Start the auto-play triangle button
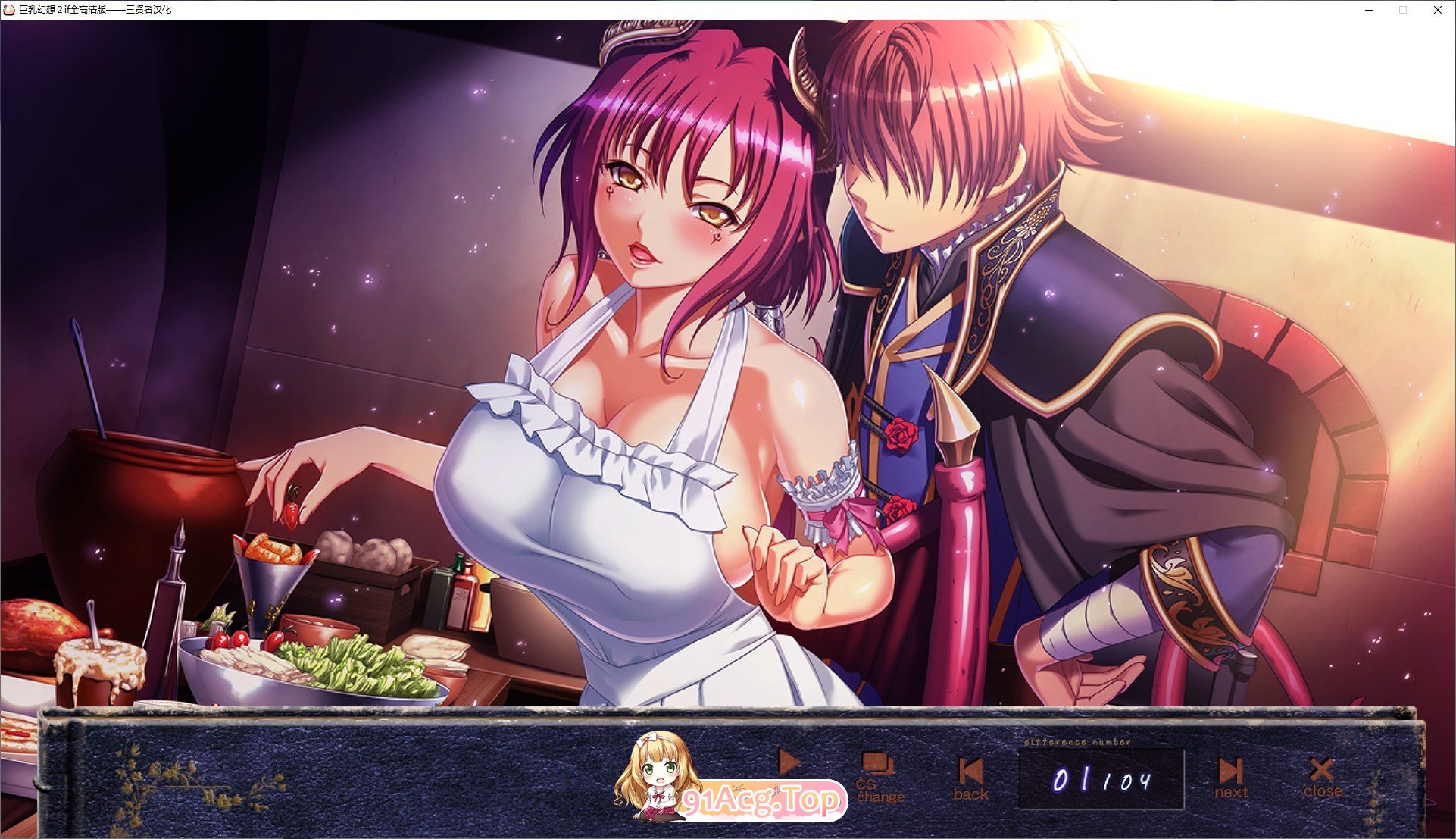The image size is (1456, 839). coord(789,762)
